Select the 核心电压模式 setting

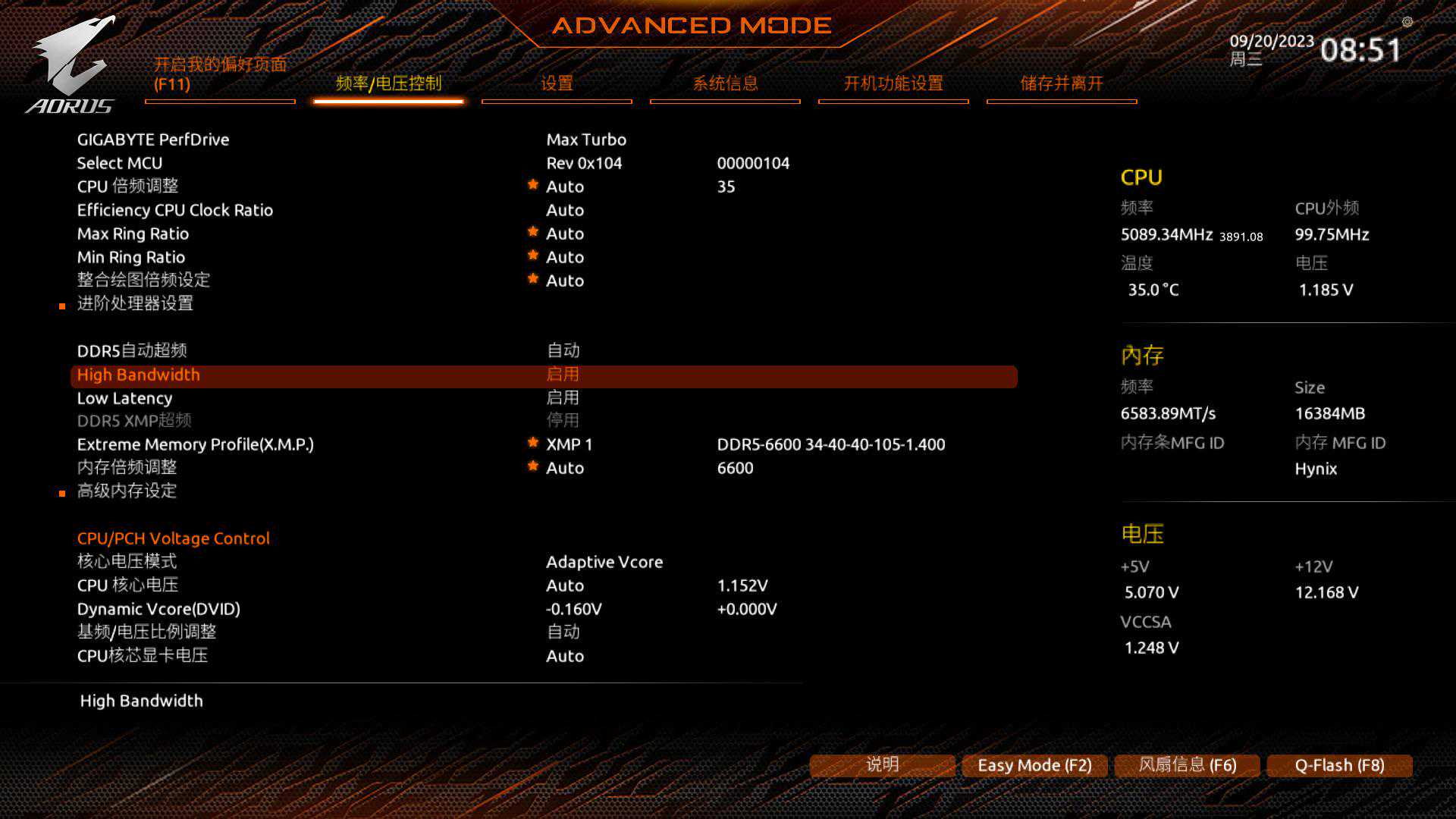coord(127,561)
